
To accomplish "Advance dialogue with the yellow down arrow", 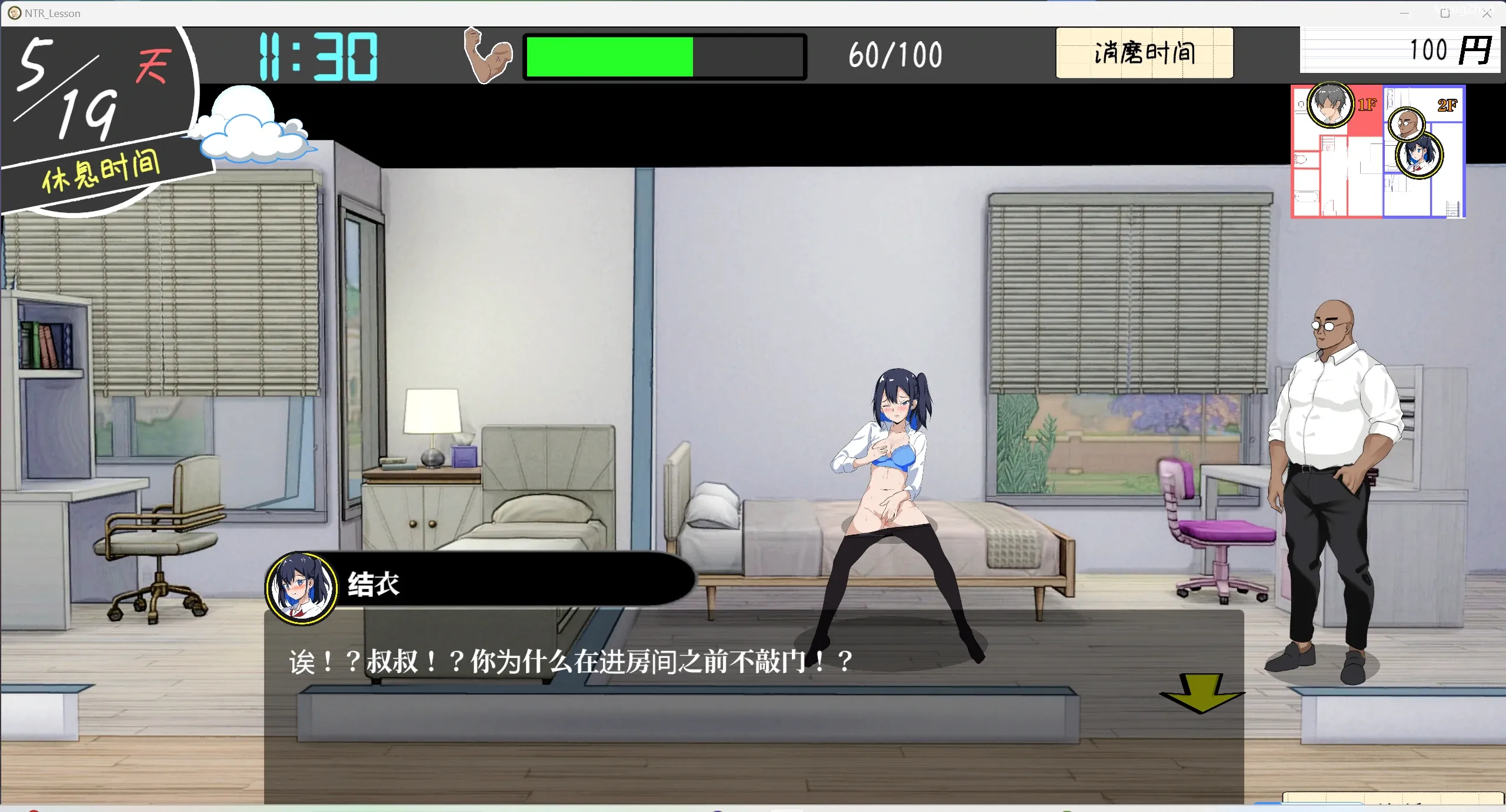I will [1201, 693].
